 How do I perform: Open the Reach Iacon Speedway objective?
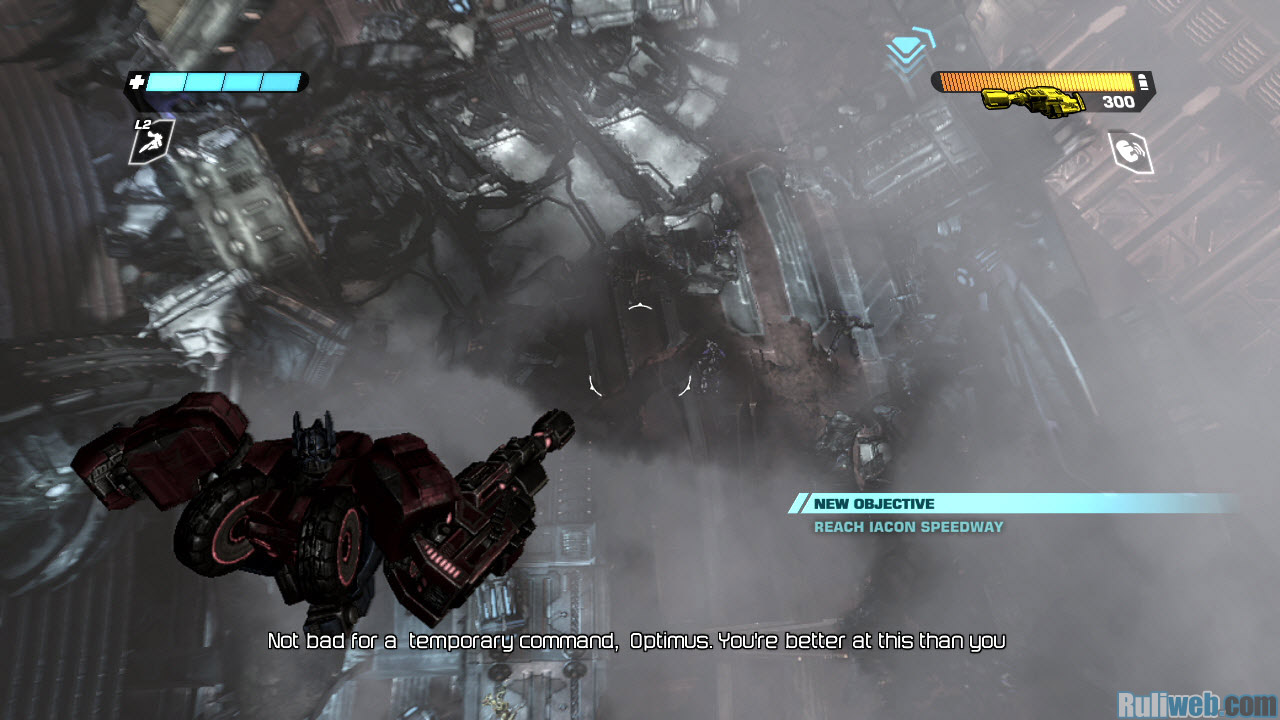pos(908,527)
